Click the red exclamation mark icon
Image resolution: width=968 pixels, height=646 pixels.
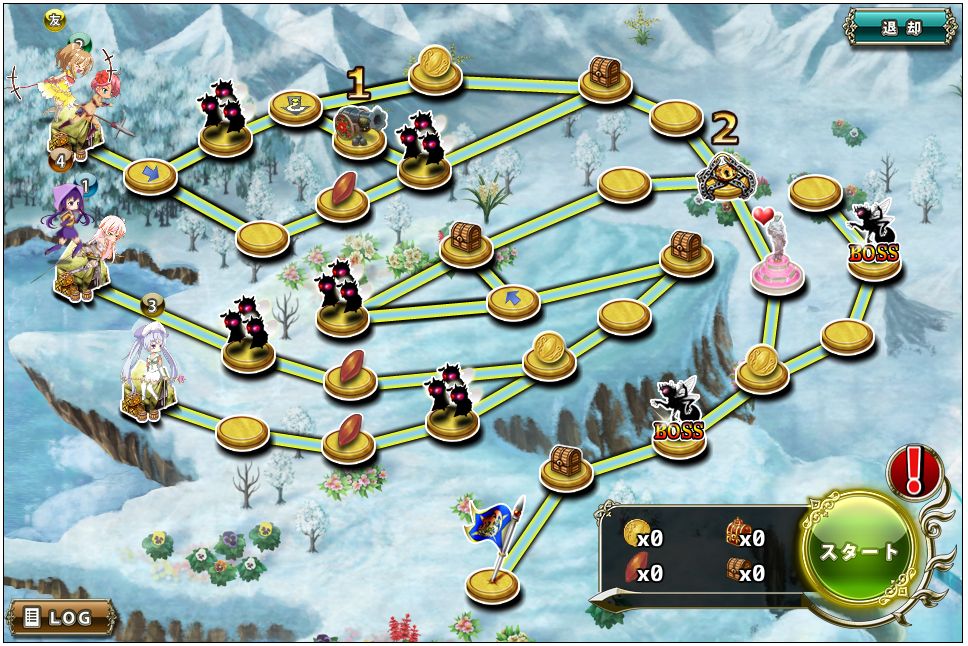tap(913, 472)
